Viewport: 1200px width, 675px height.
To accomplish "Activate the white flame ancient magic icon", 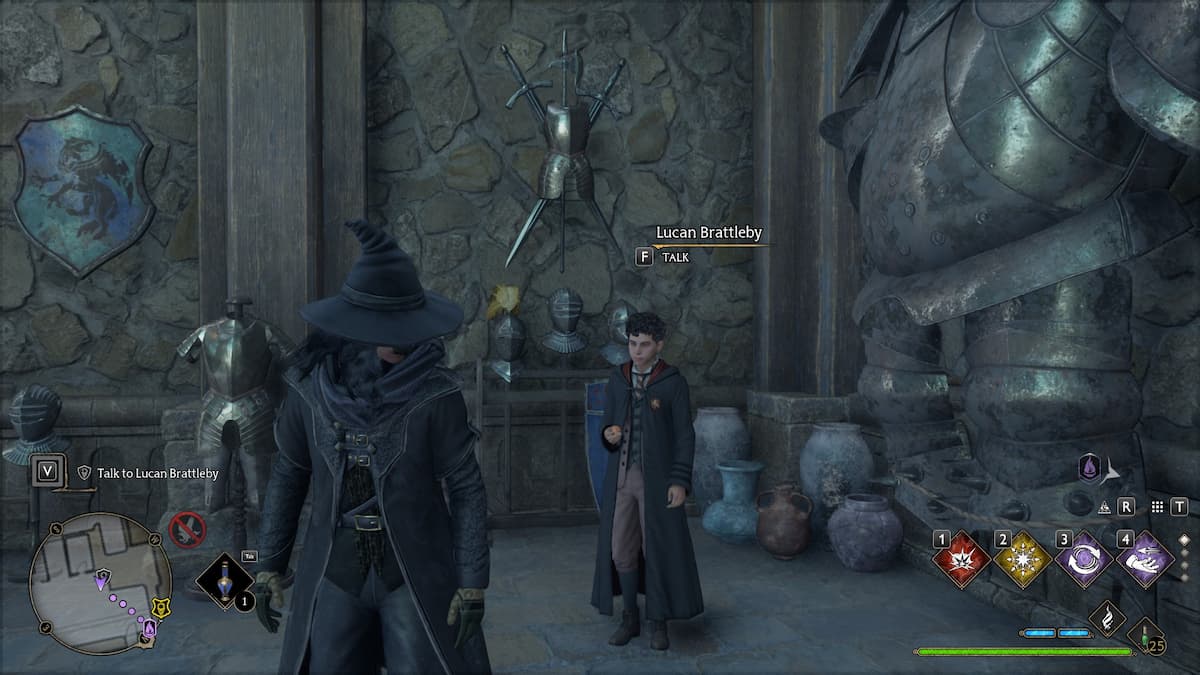I will click(x=1106, y=620).
